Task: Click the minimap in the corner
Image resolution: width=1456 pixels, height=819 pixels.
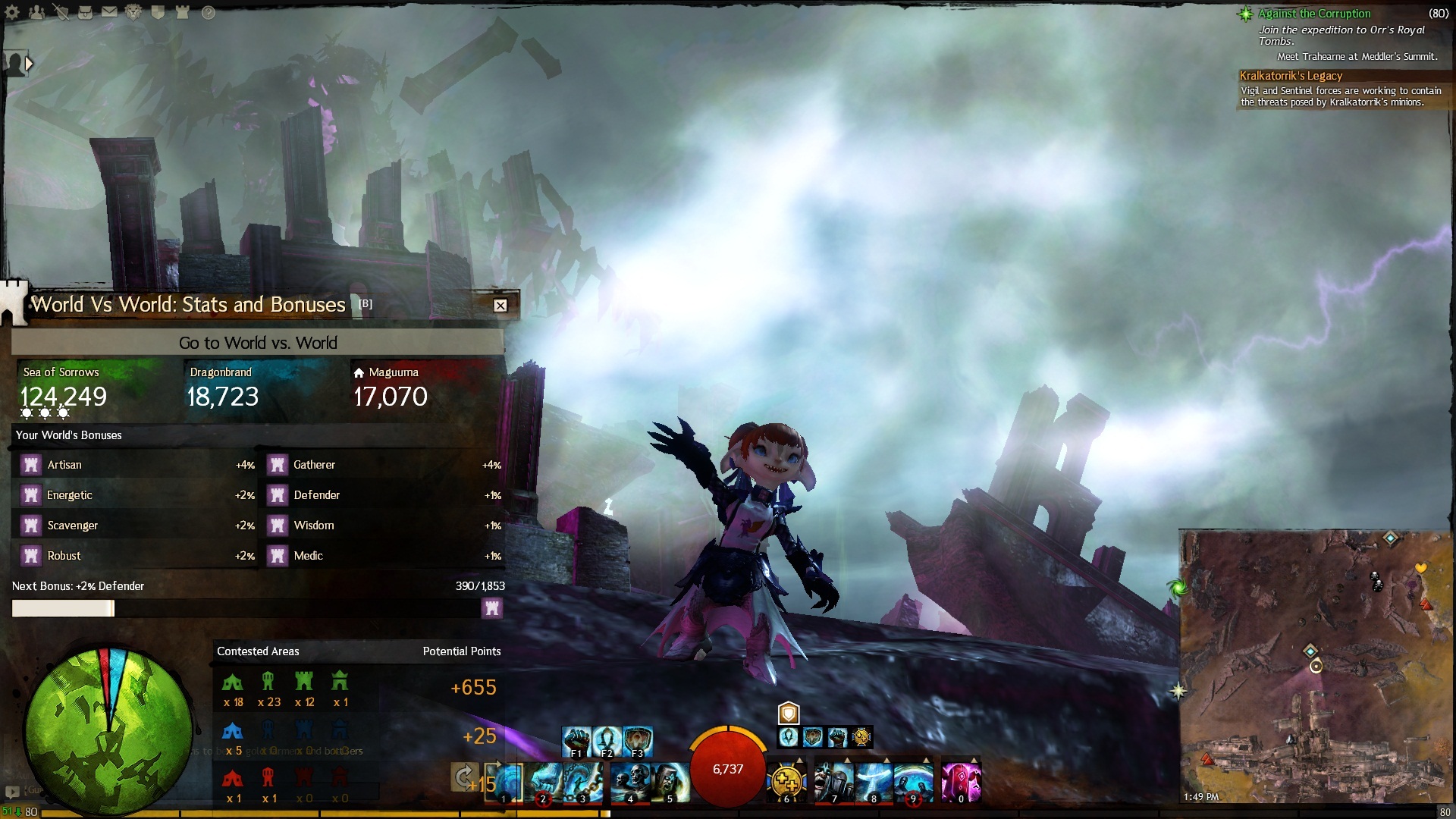Action: (x=1316, y=667)
